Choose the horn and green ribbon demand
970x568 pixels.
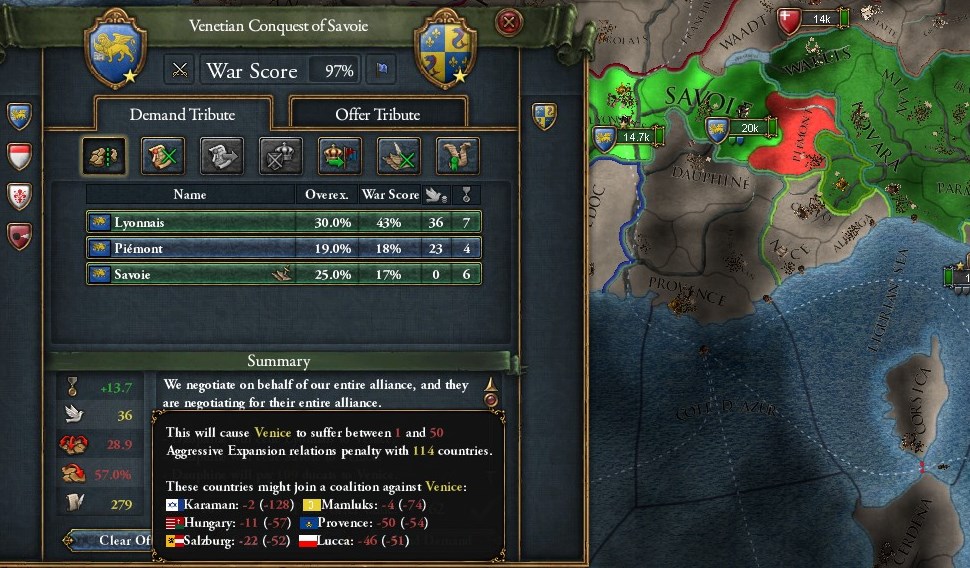pos(457,156)
